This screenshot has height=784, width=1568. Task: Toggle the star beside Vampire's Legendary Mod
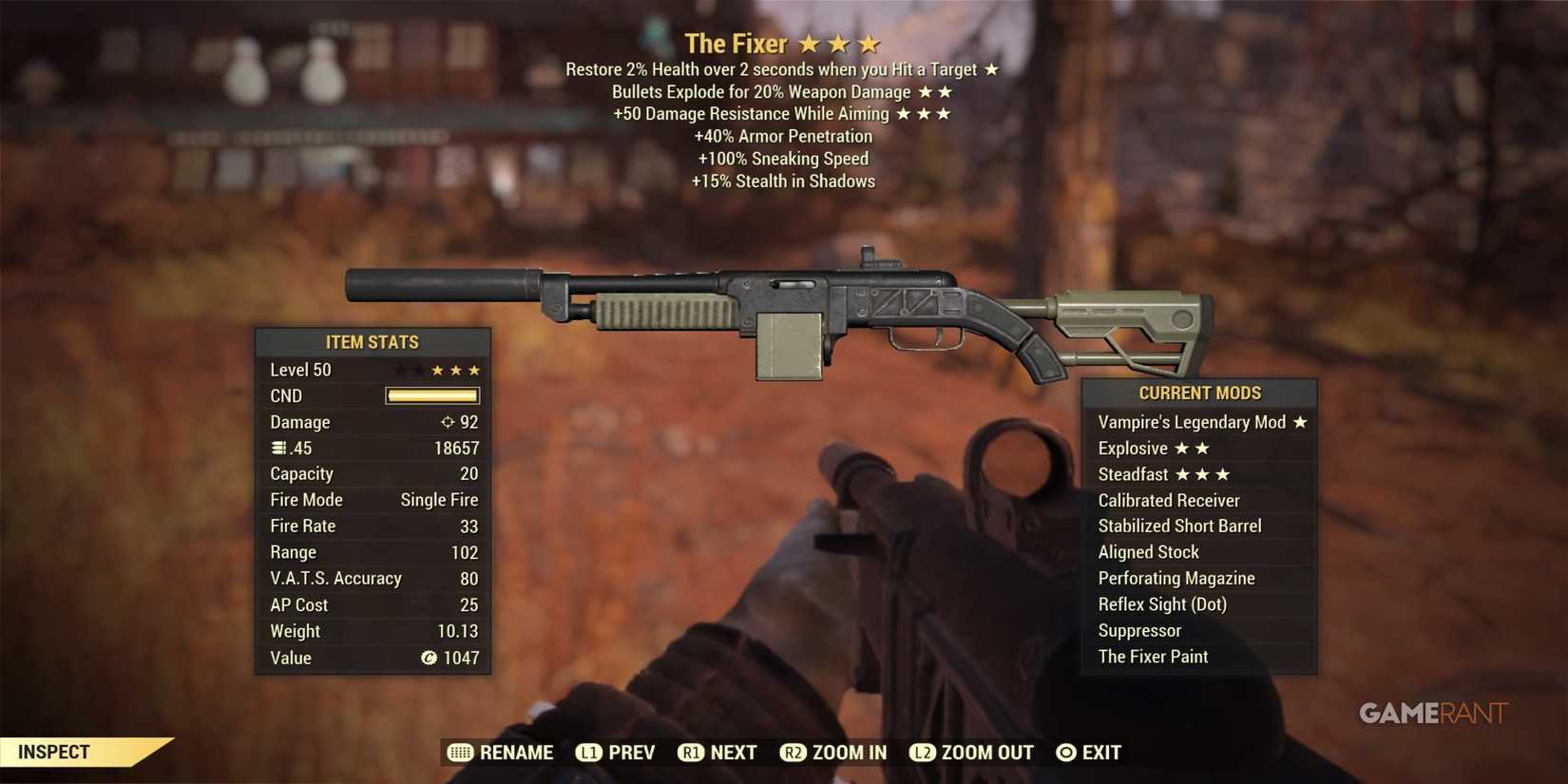tap(1299, 422)
